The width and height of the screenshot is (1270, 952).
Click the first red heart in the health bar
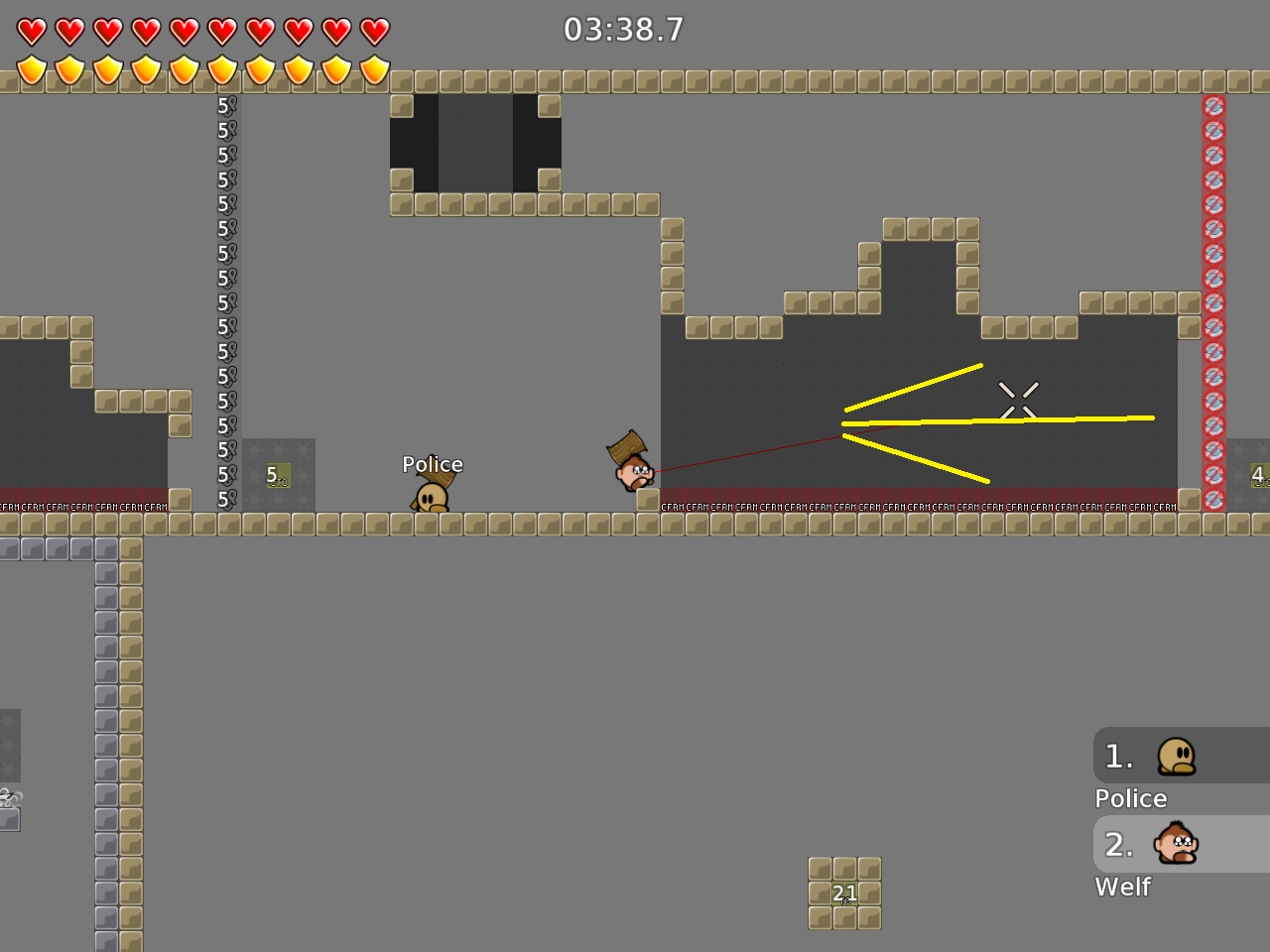(x=31, y=30)
